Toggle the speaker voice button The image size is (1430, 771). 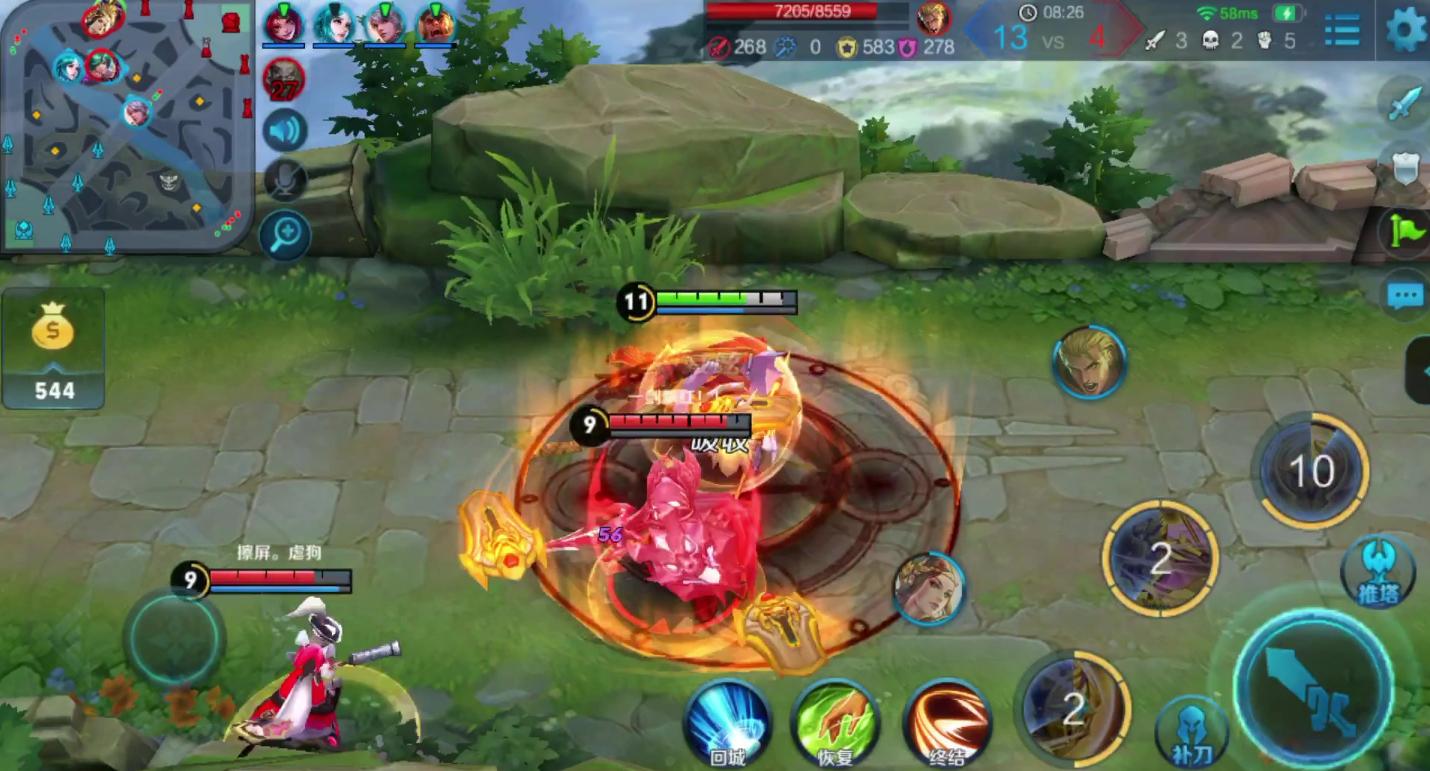click(x=285, y=131)
